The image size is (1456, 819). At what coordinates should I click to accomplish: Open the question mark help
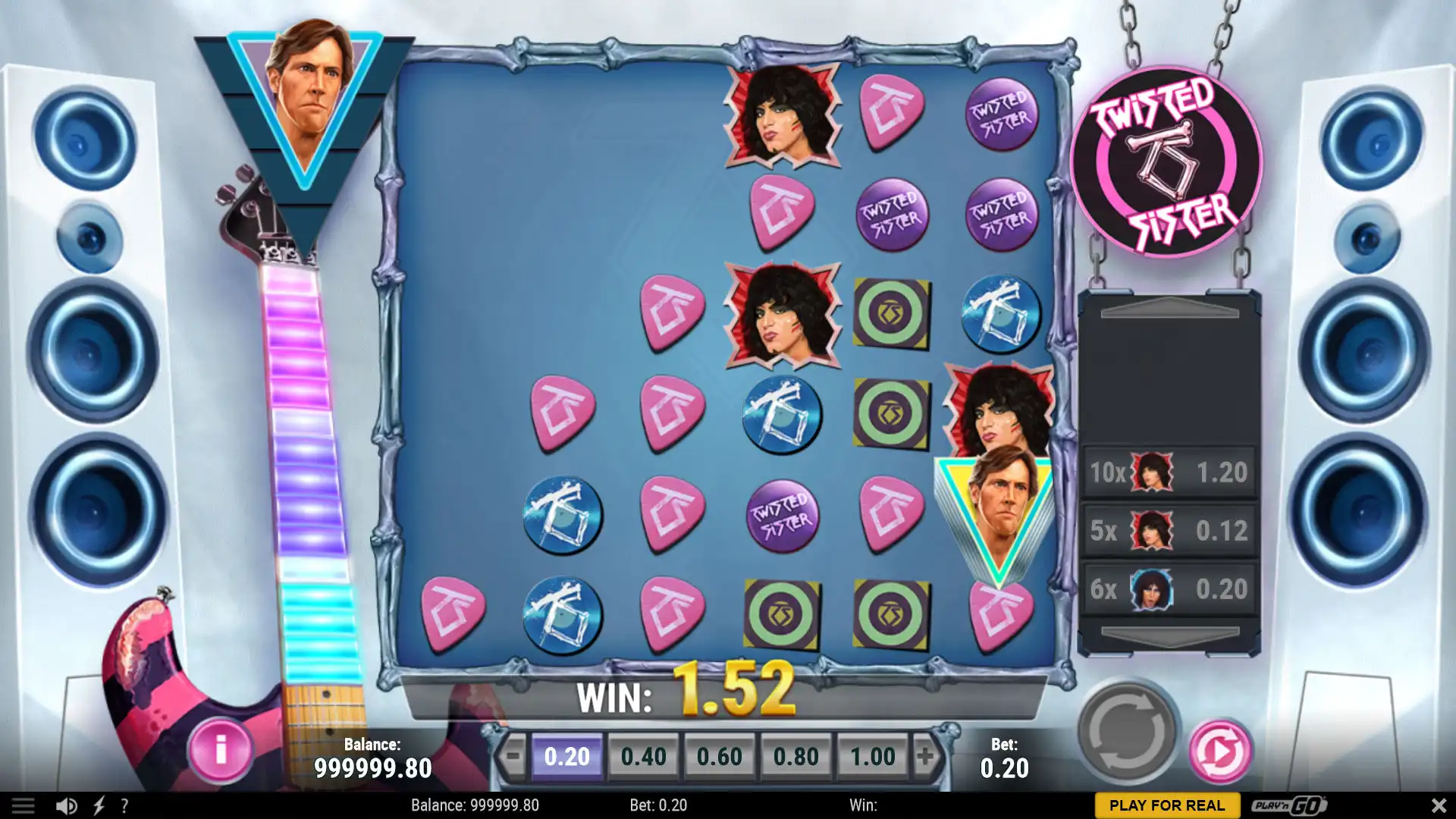(x=124, y=805)
